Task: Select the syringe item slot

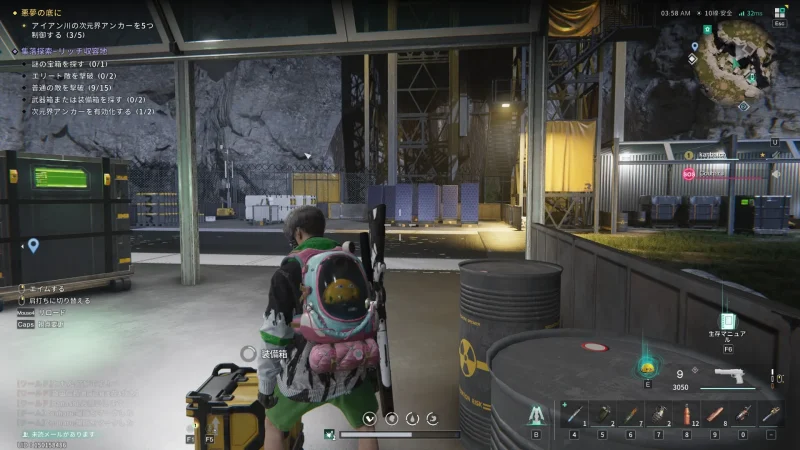Action: coord(574,412)
